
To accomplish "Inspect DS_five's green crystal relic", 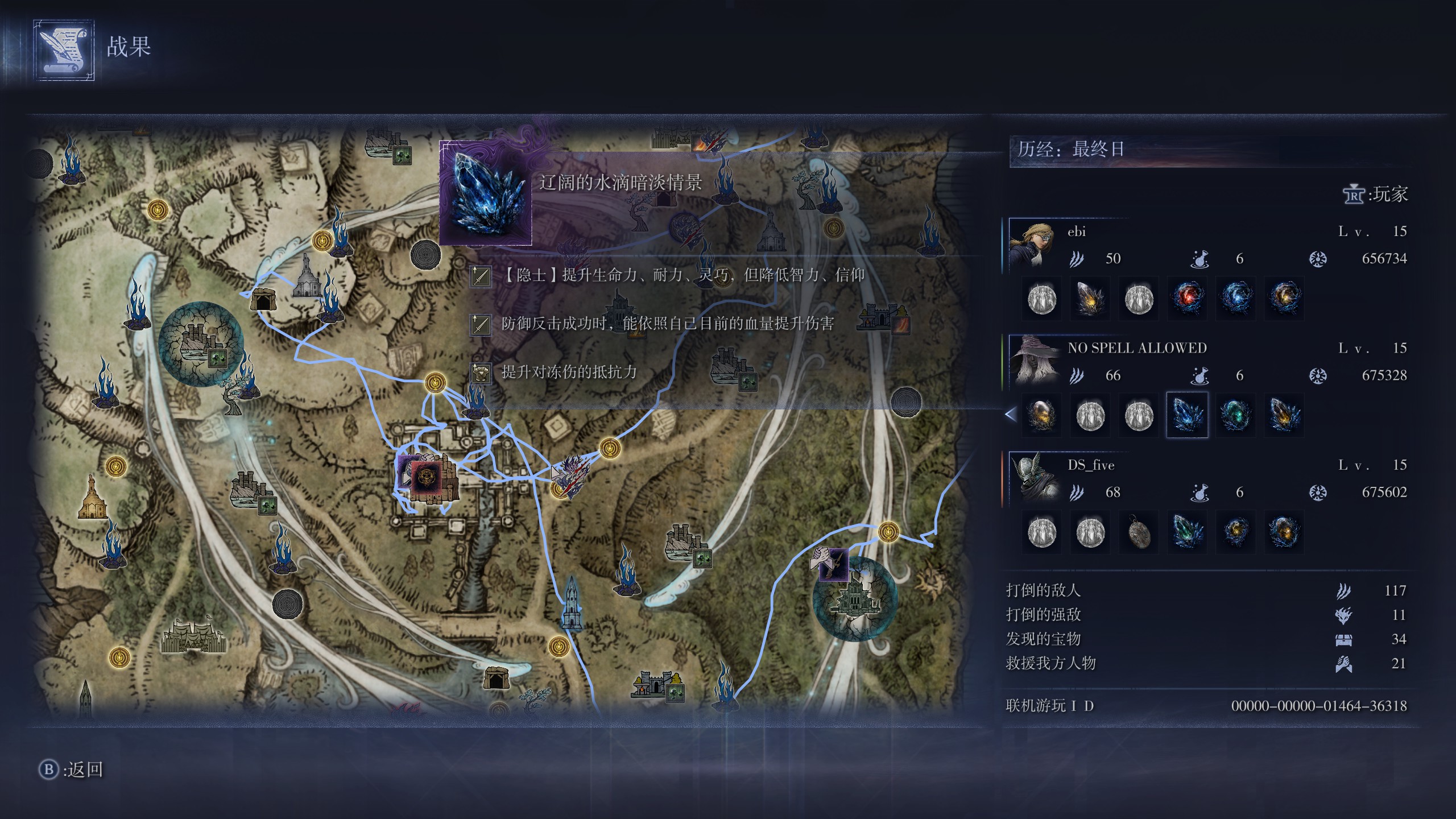I will coord(1187,532).
